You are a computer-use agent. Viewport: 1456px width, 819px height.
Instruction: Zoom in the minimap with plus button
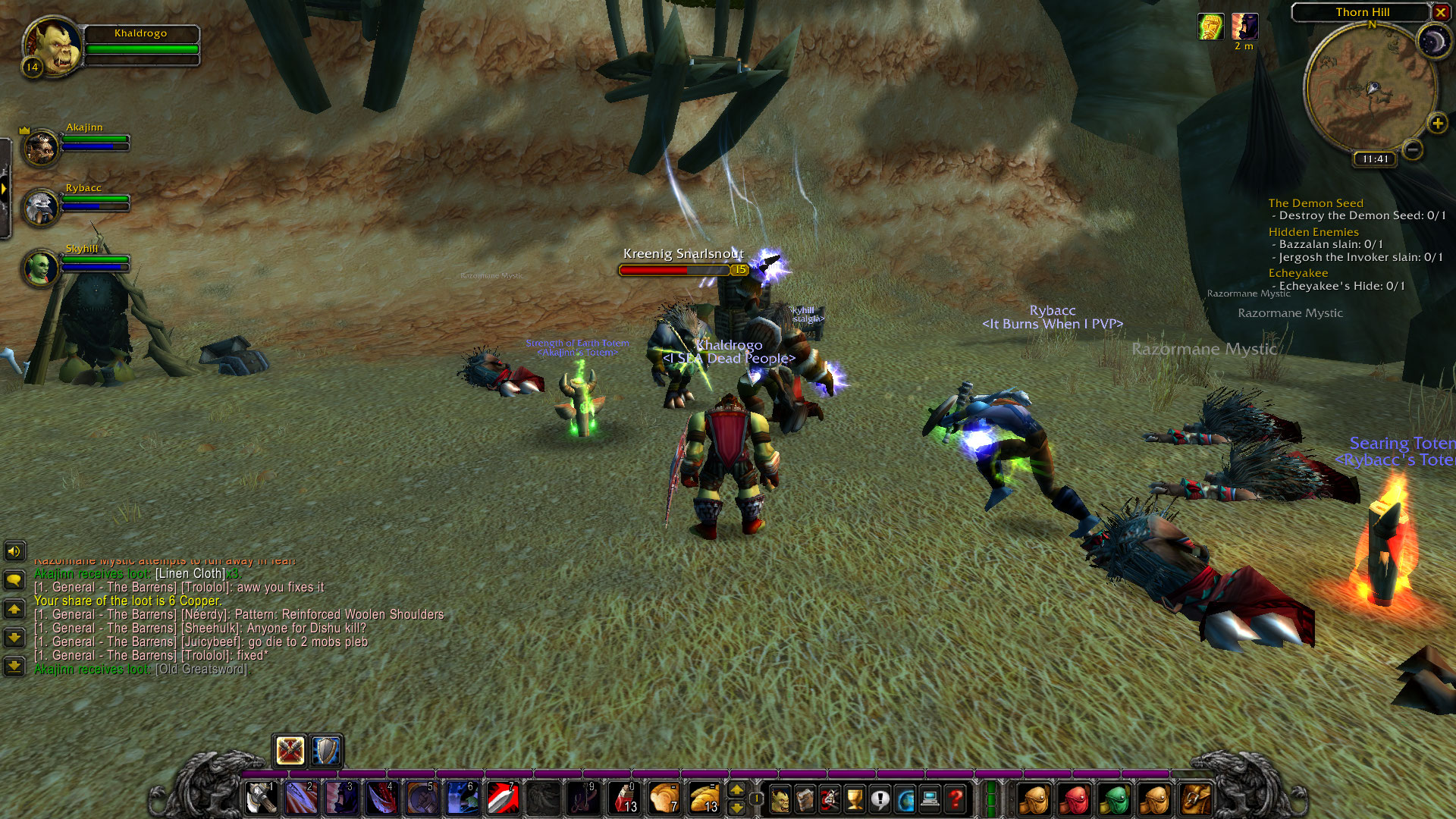point(1437,122)
